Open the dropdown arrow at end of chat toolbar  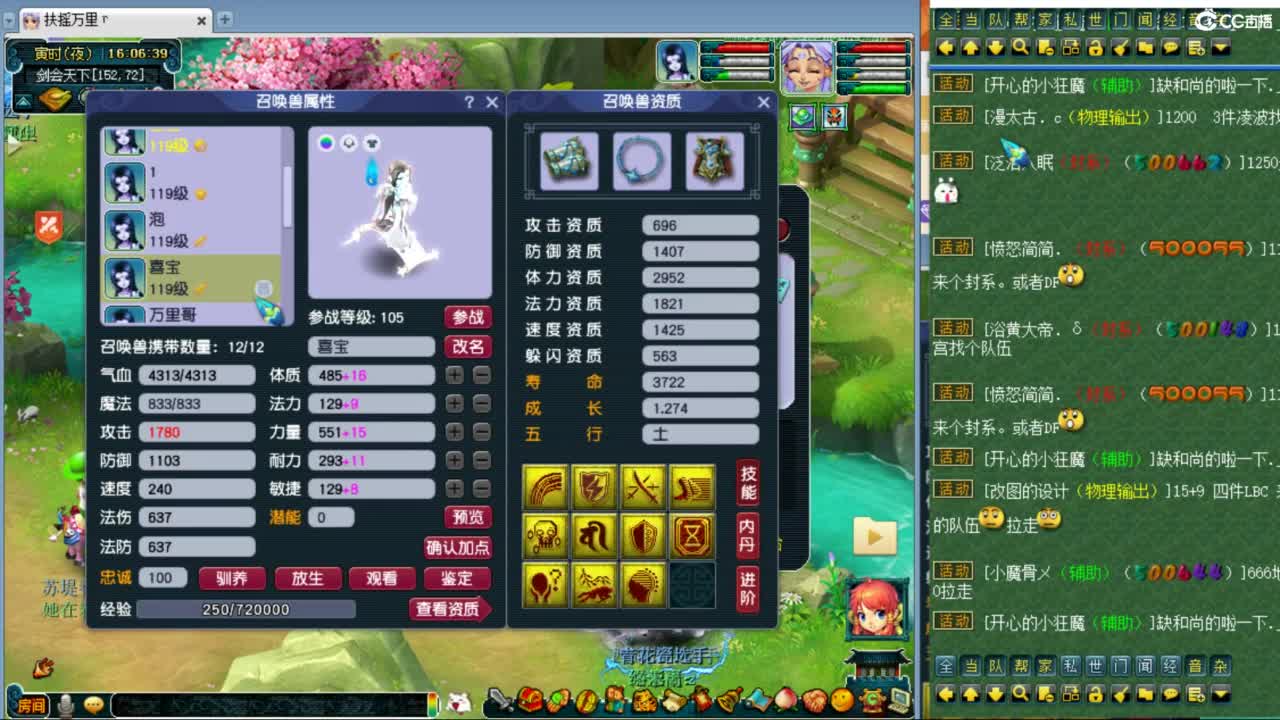click(1221, 47)
